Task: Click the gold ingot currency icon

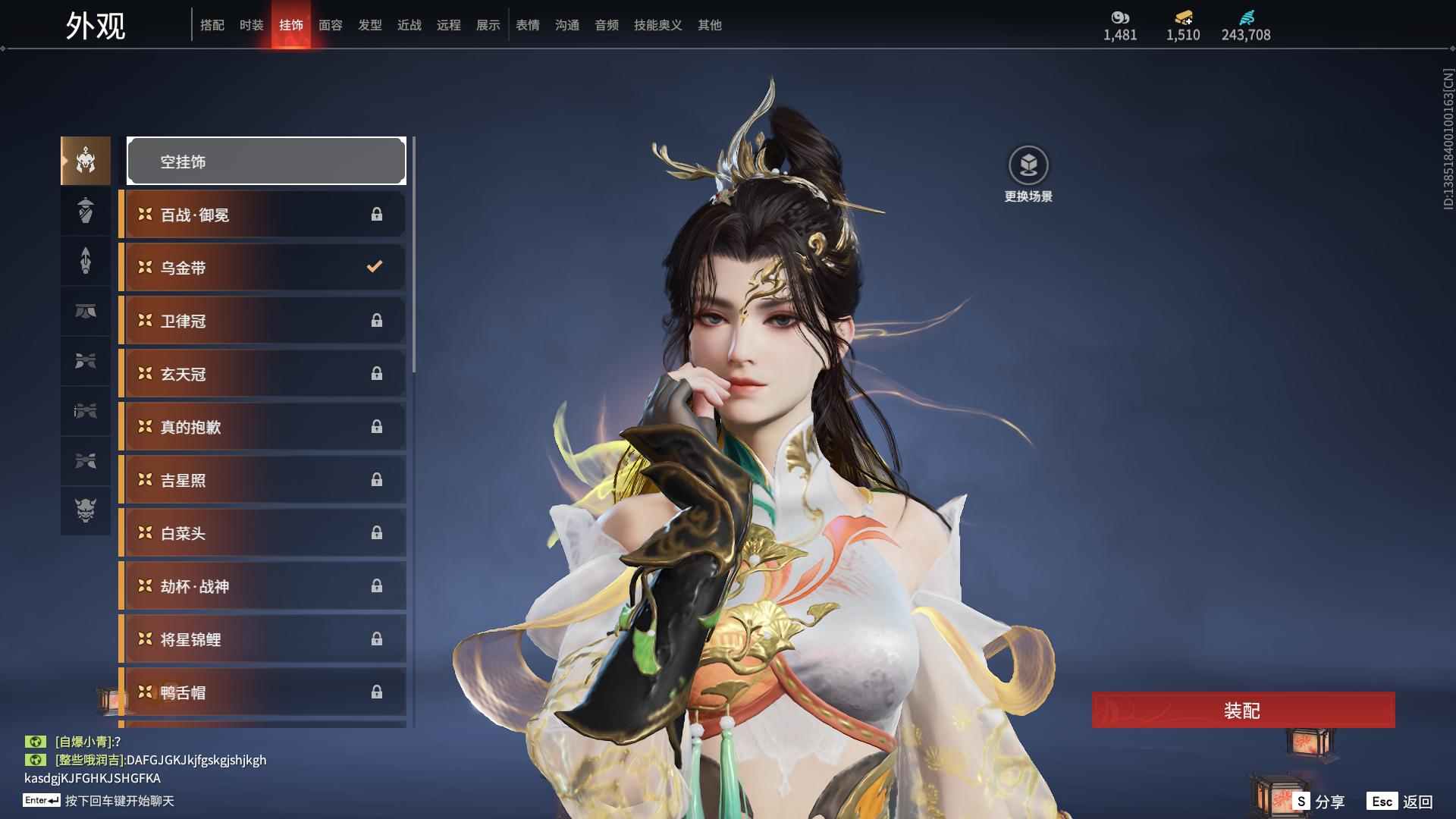Action: 1181,17
